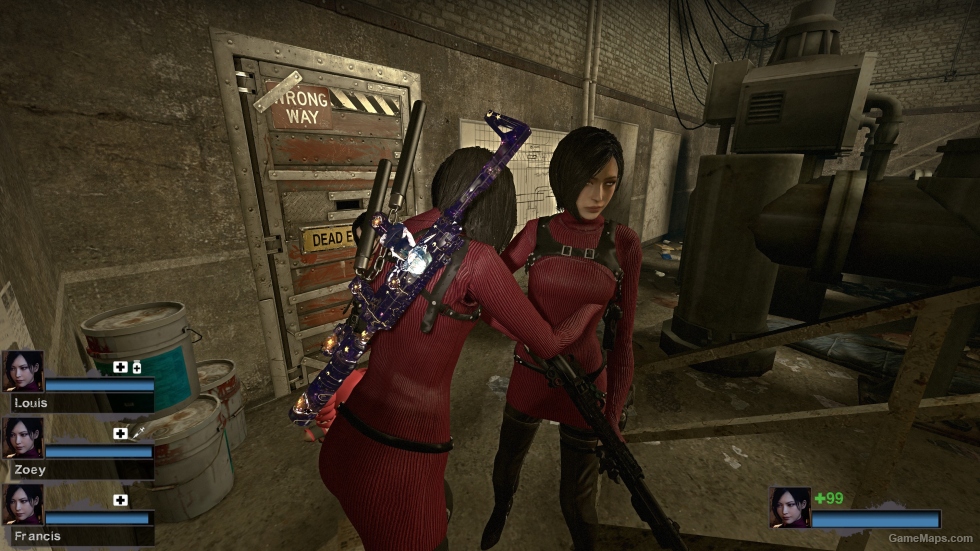Click Louis's teammate portrait
Viewport: 980px width, 551px height.
[x=22, y=370]
